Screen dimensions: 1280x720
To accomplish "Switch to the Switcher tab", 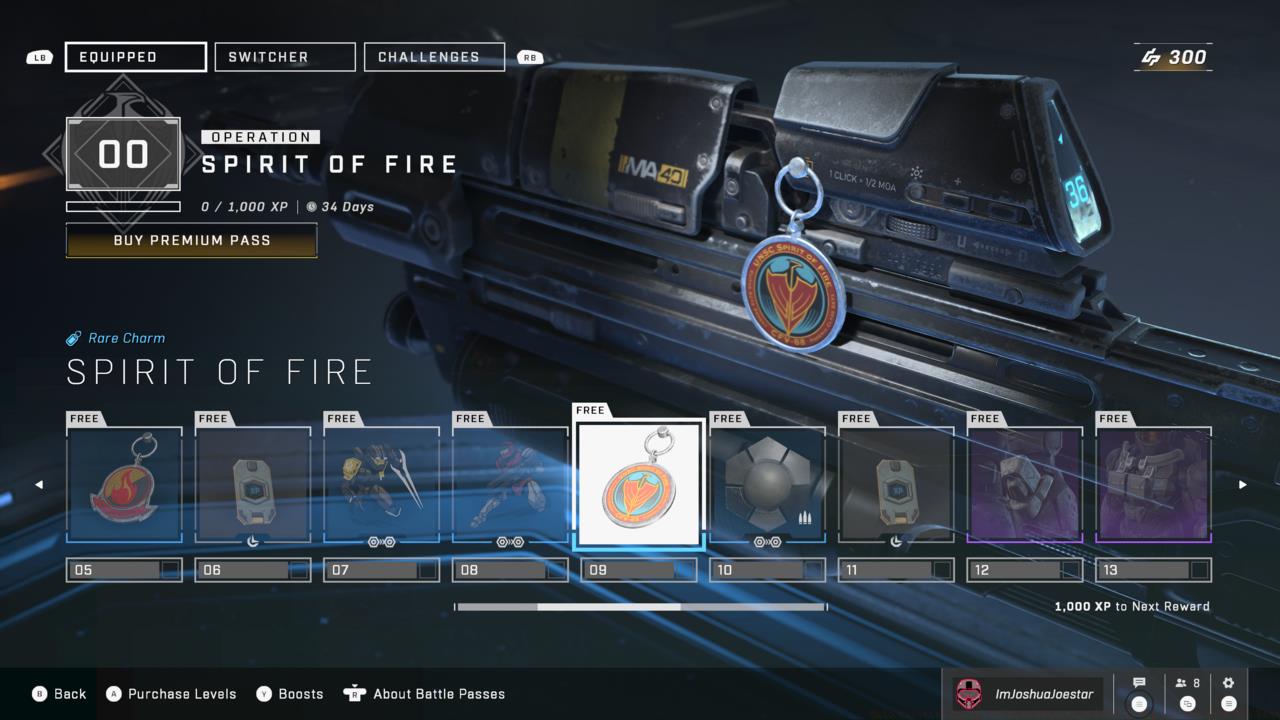I will click(x=284, y=56).
